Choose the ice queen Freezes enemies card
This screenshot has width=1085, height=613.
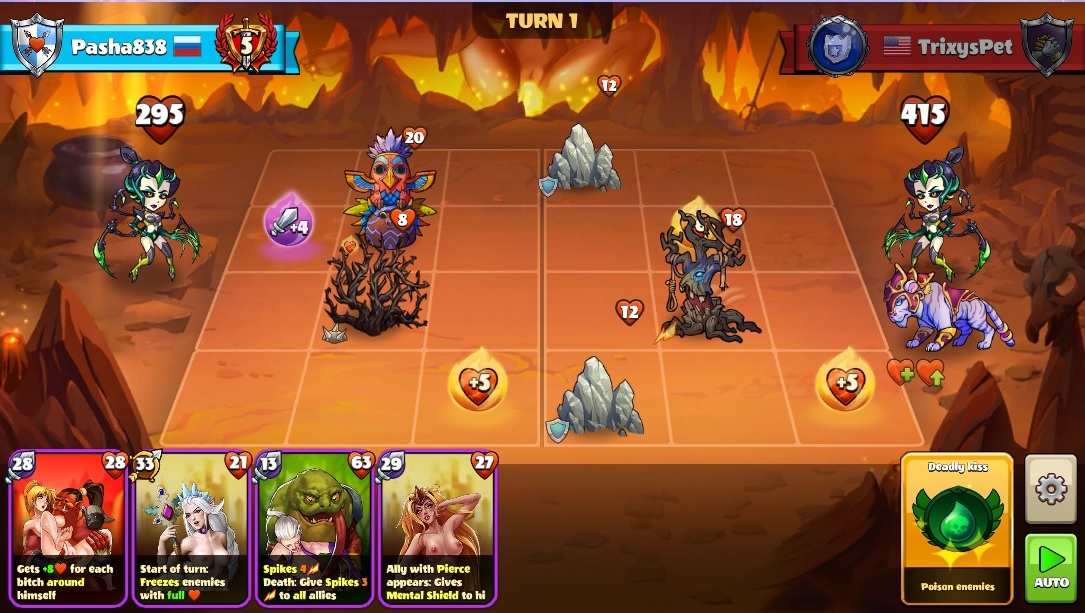(191, 528)
